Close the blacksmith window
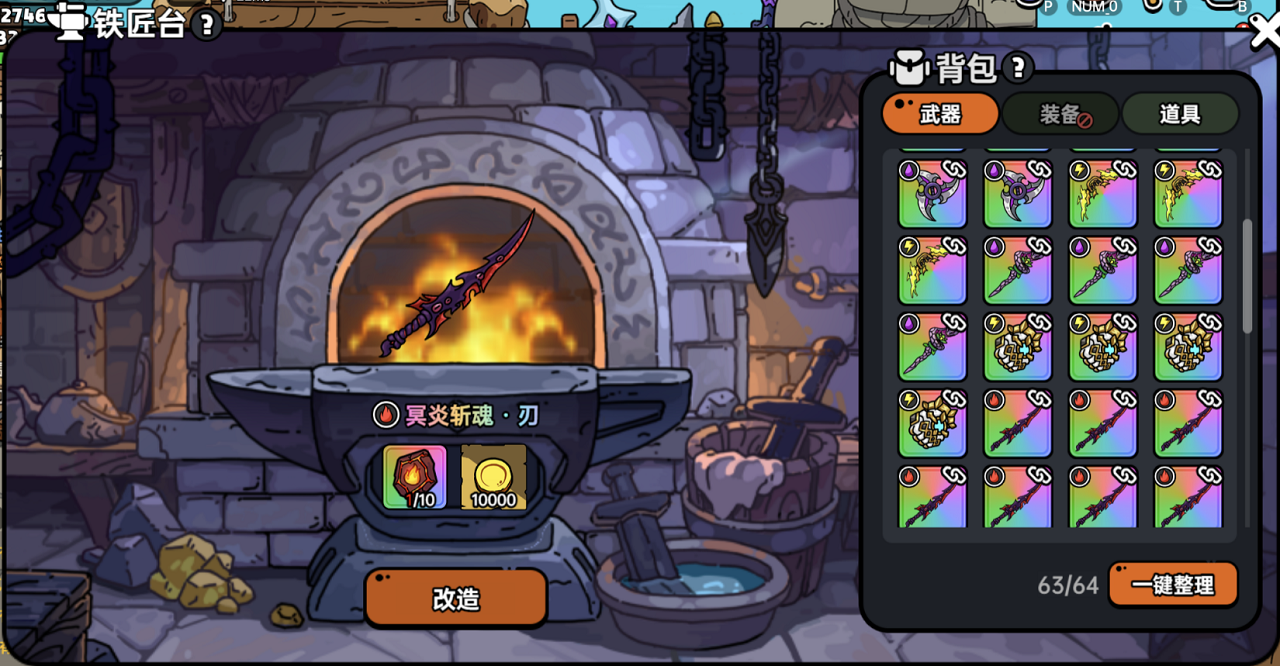Viewport: 1280px width, 666px height. [1264, 32]
